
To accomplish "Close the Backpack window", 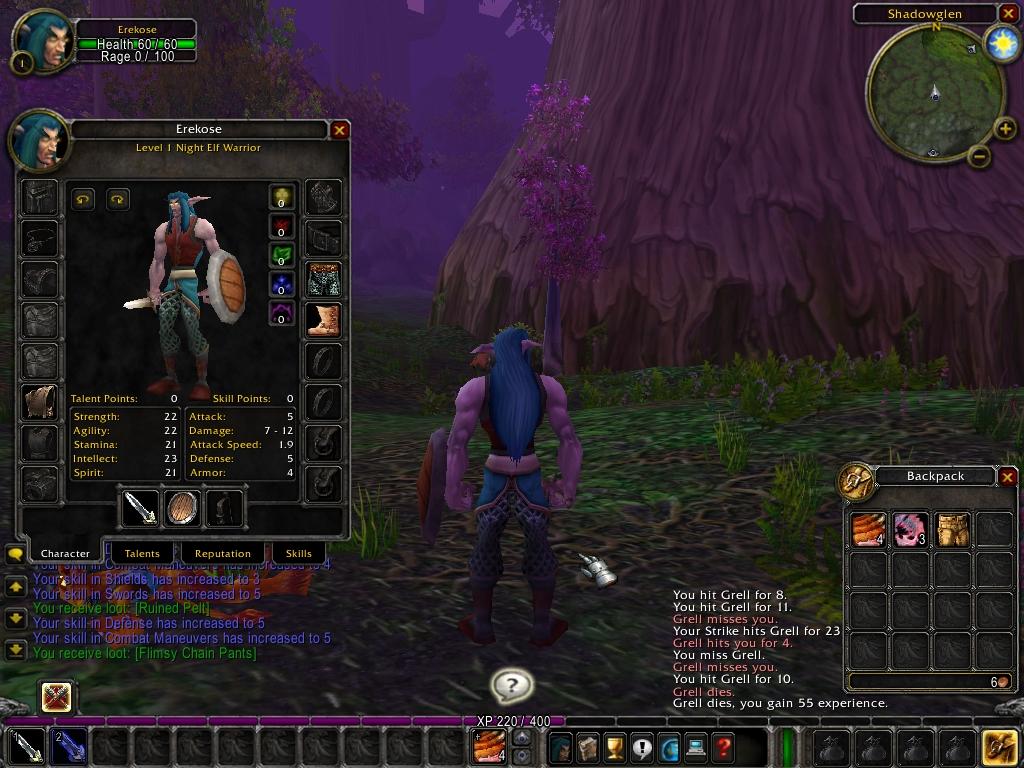I will tap(1008, 477).
